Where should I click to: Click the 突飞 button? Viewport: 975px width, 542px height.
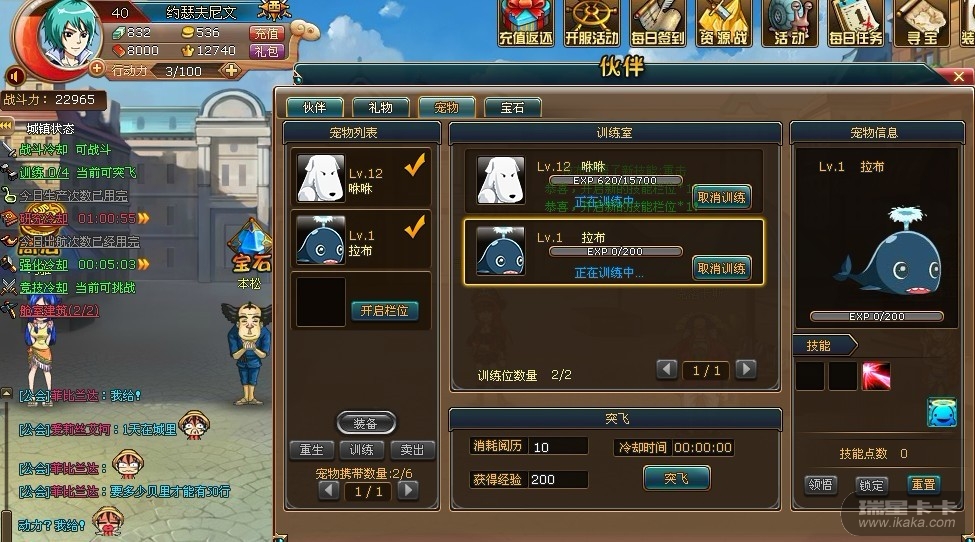coord(676,478)
